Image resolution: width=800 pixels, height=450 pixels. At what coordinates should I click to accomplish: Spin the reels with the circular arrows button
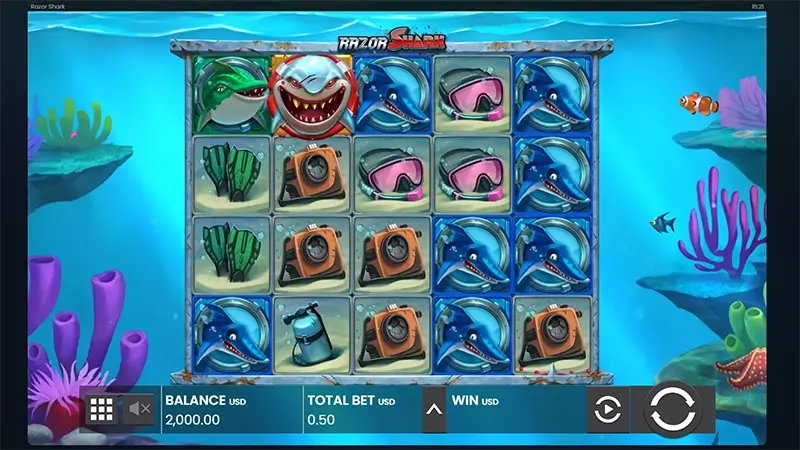click(672, 410)
